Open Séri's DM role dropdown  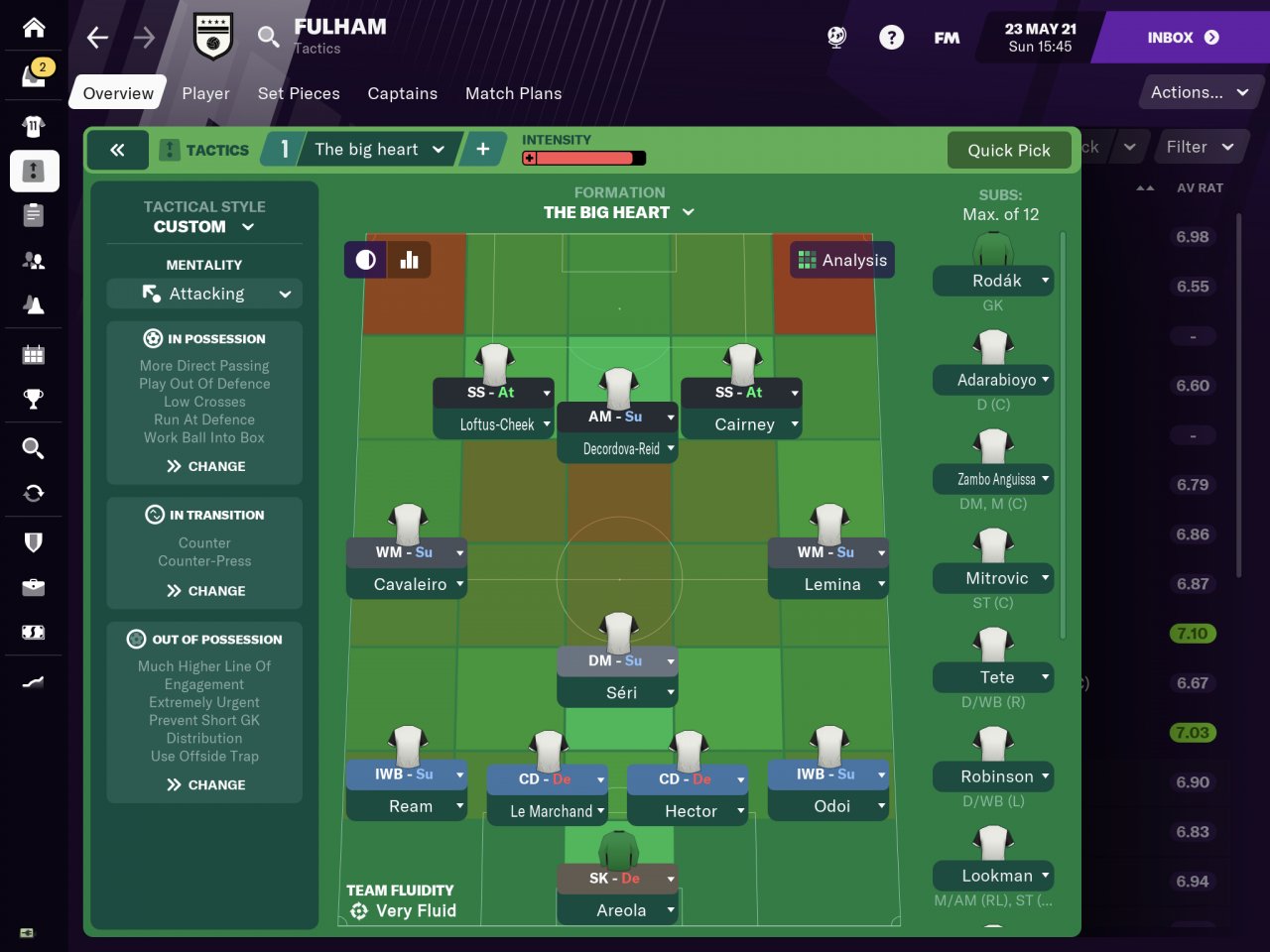(x=671, y=660)
